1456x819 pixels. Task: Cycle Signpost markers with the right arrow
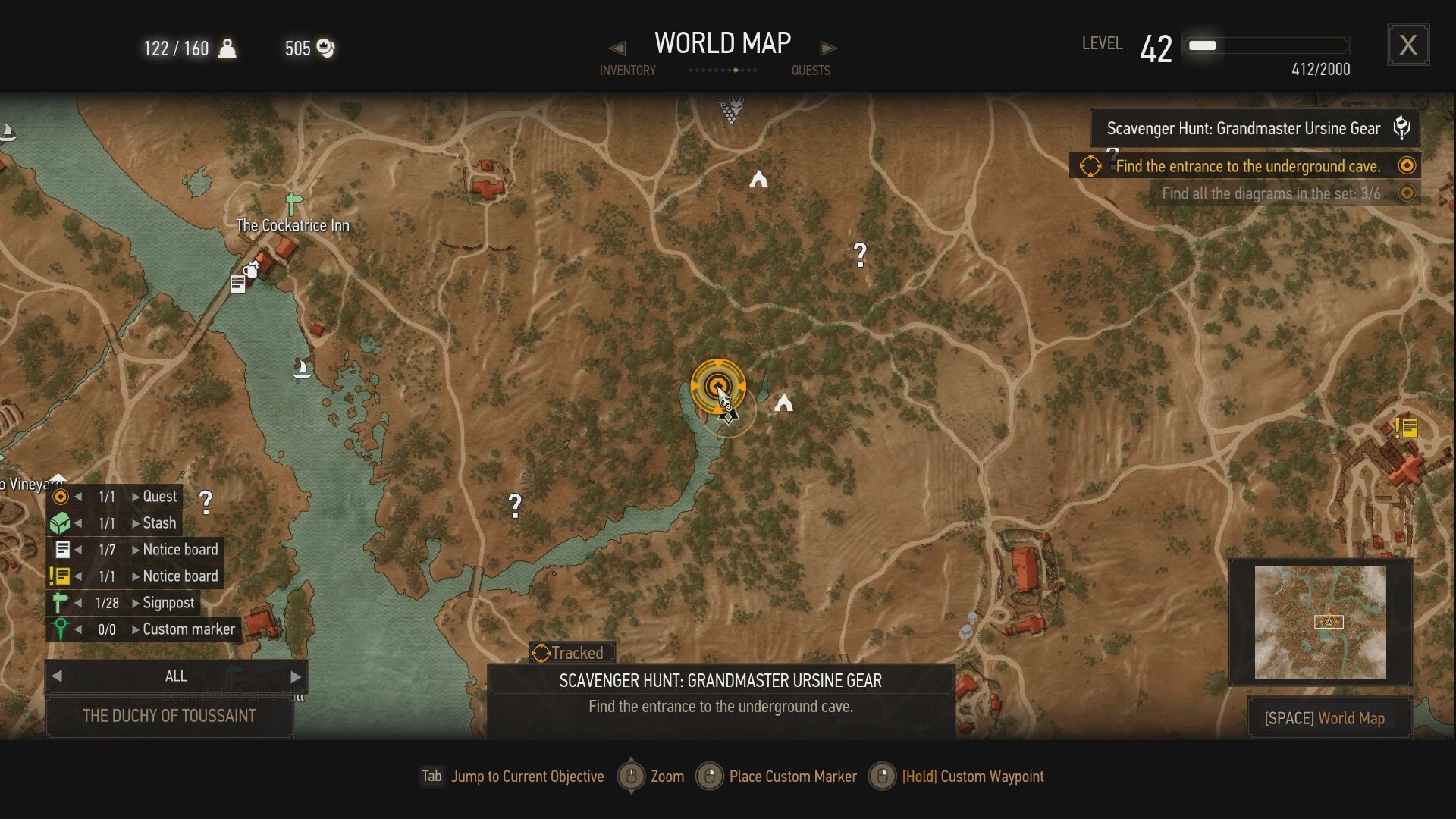135,602
